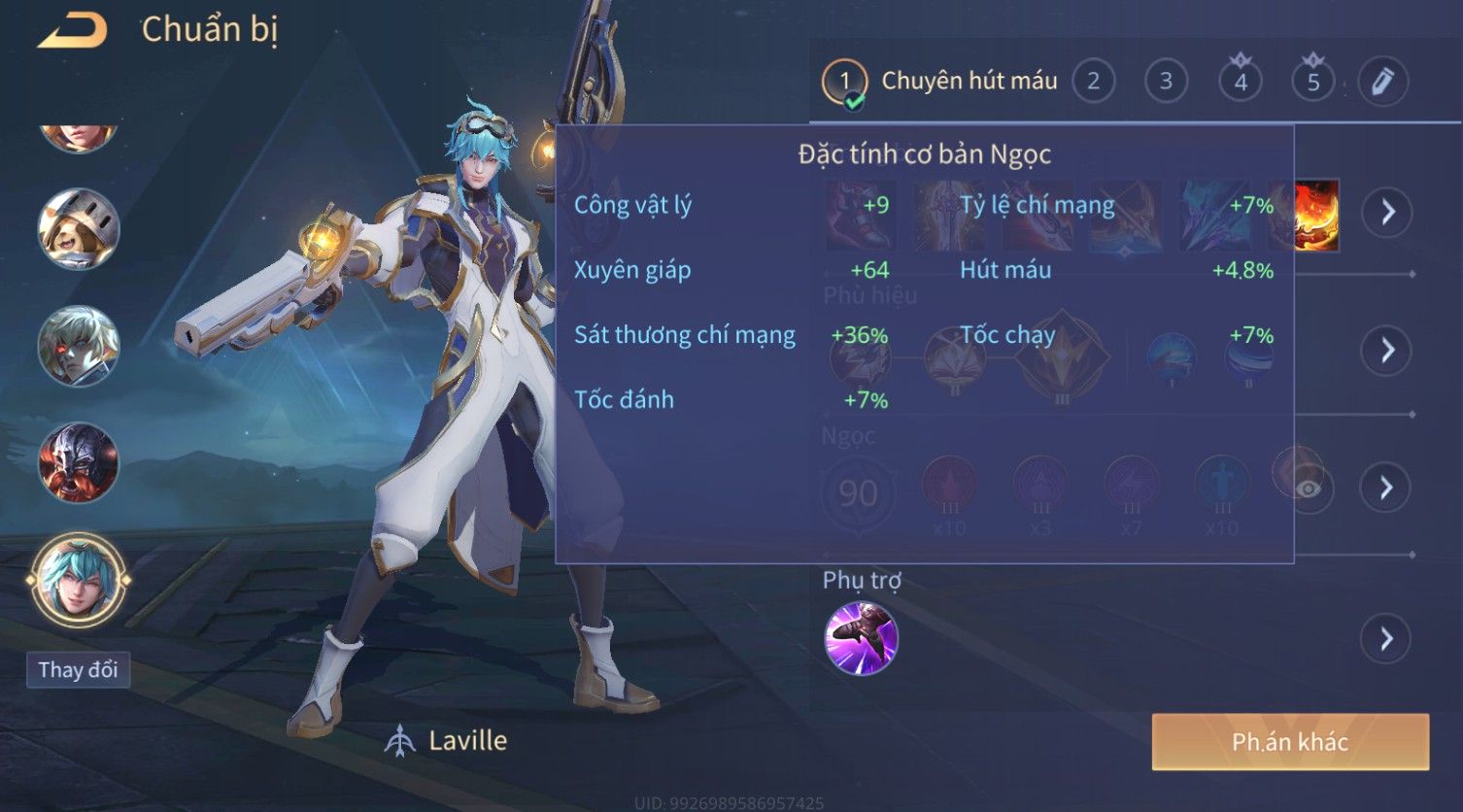Viewport: 1463px width, 812px height.
Task: Switch to build preset 2
Action: click(1093, 82)
